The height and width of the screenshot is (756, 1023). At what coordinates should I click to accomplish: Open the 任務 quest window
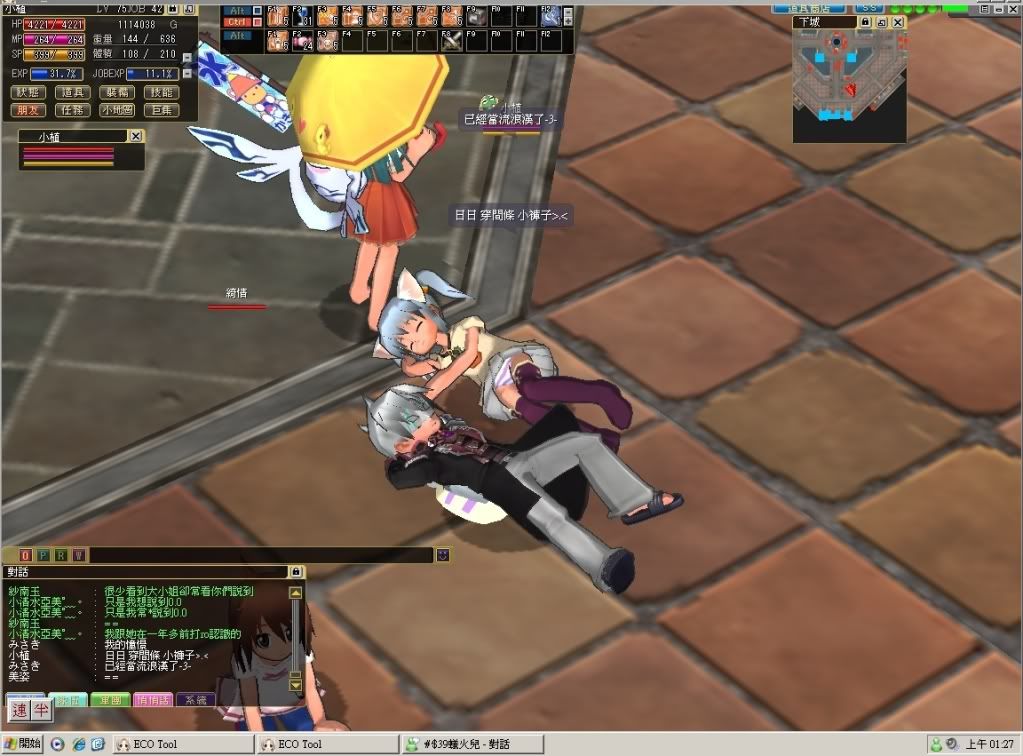[x=73, y=110]
